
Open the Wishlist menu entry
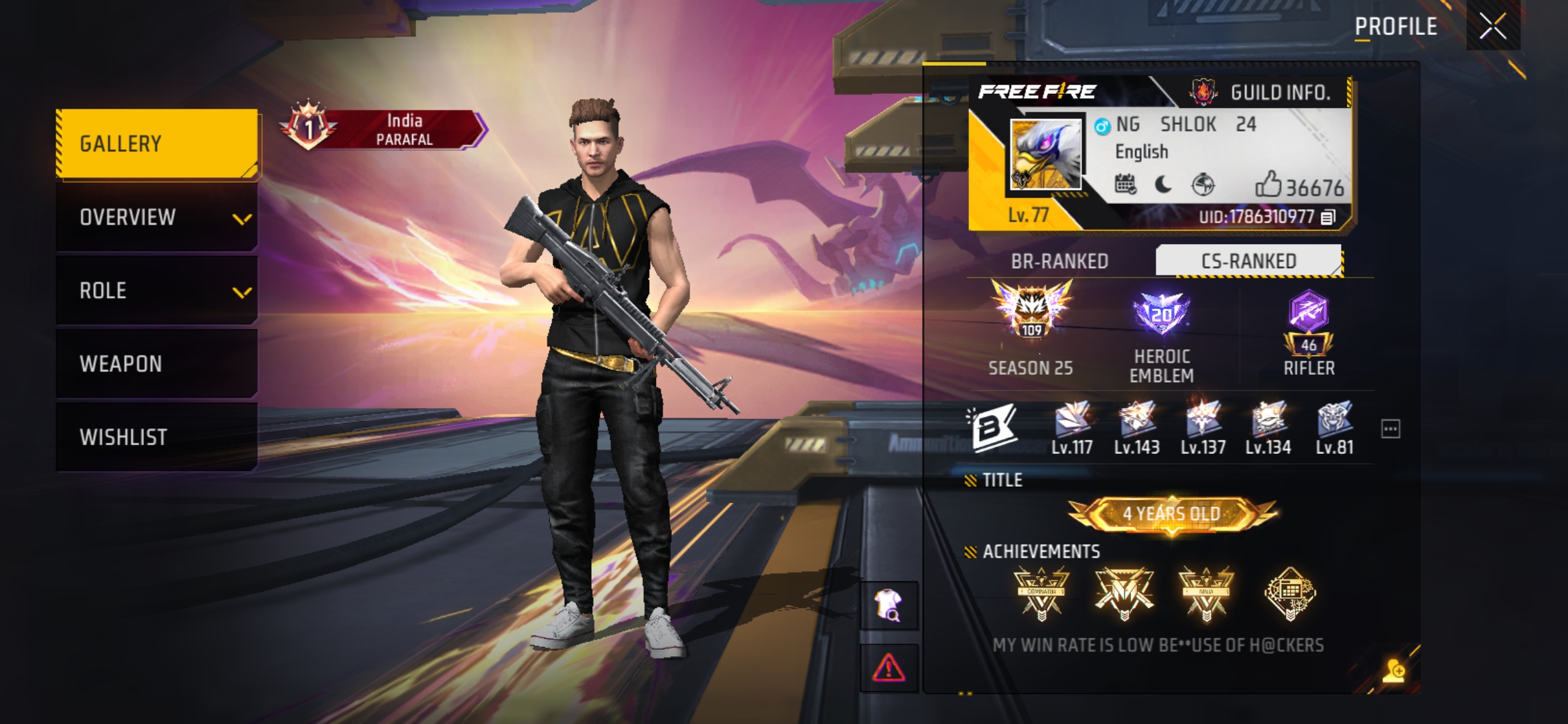tap(157, 437)
